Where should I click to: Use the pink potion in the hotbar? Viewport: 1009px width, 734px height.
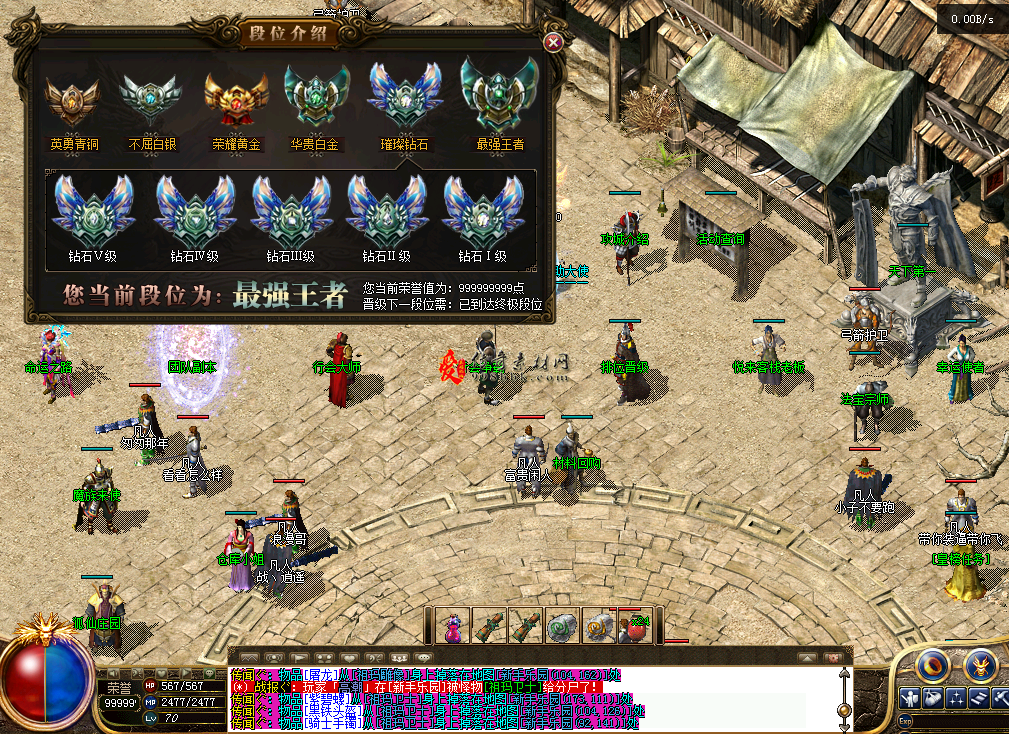click(x=454, y=626)
